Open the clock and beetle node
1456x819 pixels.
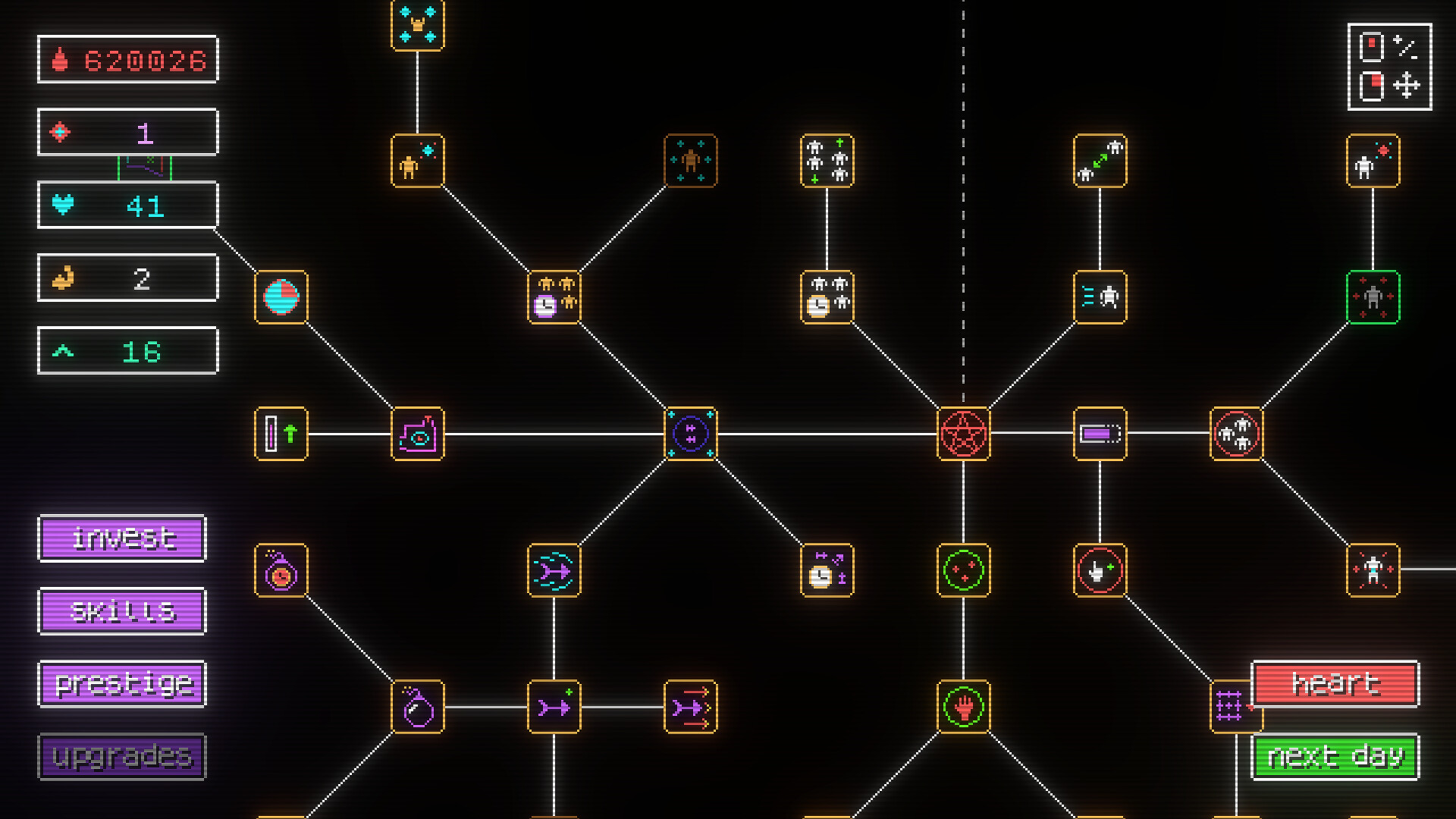point(554,297)
